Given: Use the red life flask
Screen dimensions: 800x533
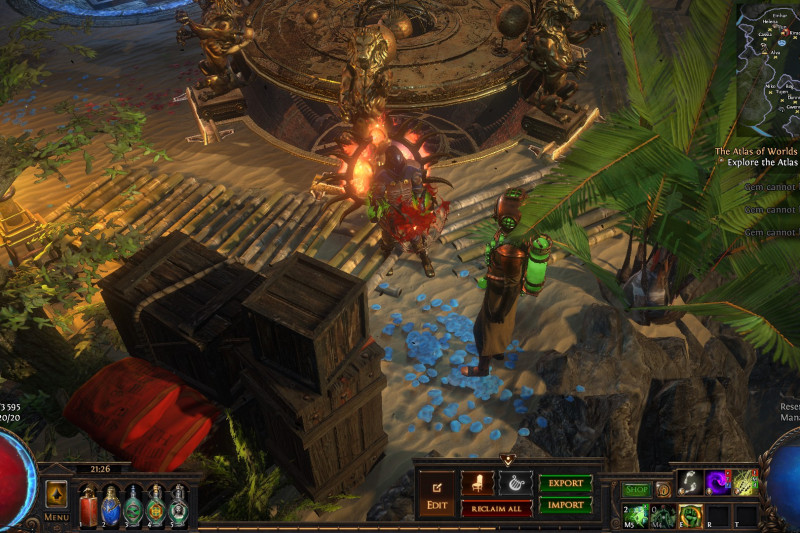Looking at the screenshot, I should pyautogui.click(x=88, y=505).
